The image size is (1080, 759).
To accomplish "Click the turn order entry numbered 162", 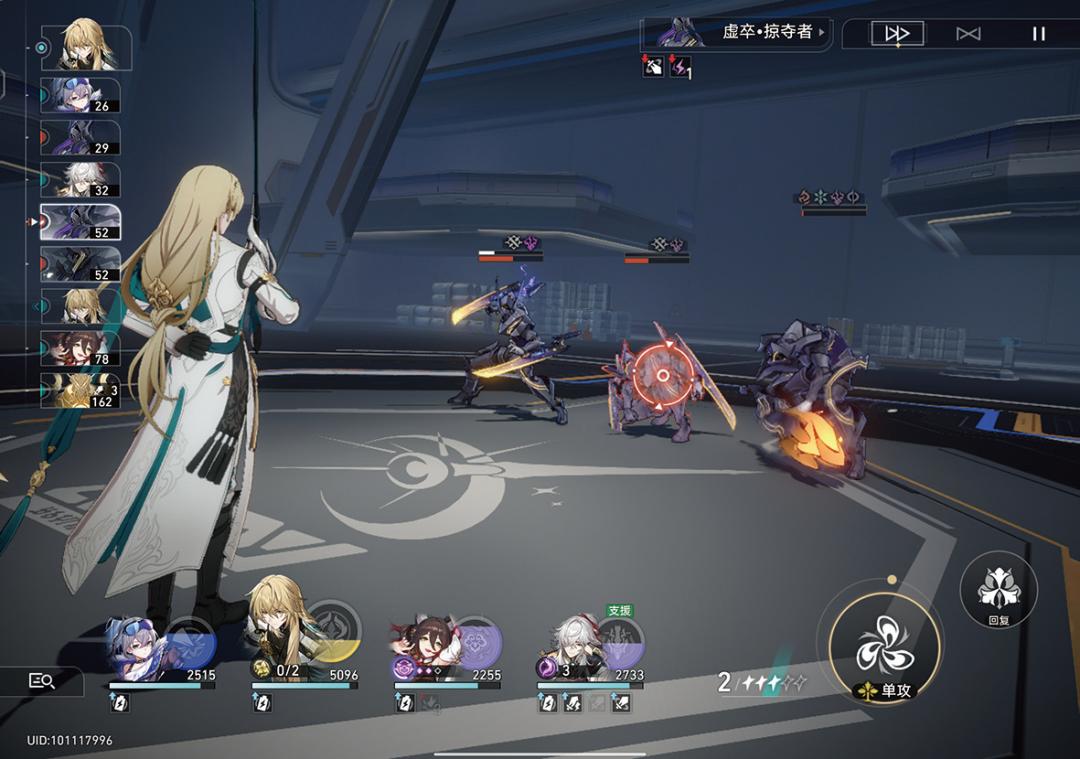I will point(81,390).
